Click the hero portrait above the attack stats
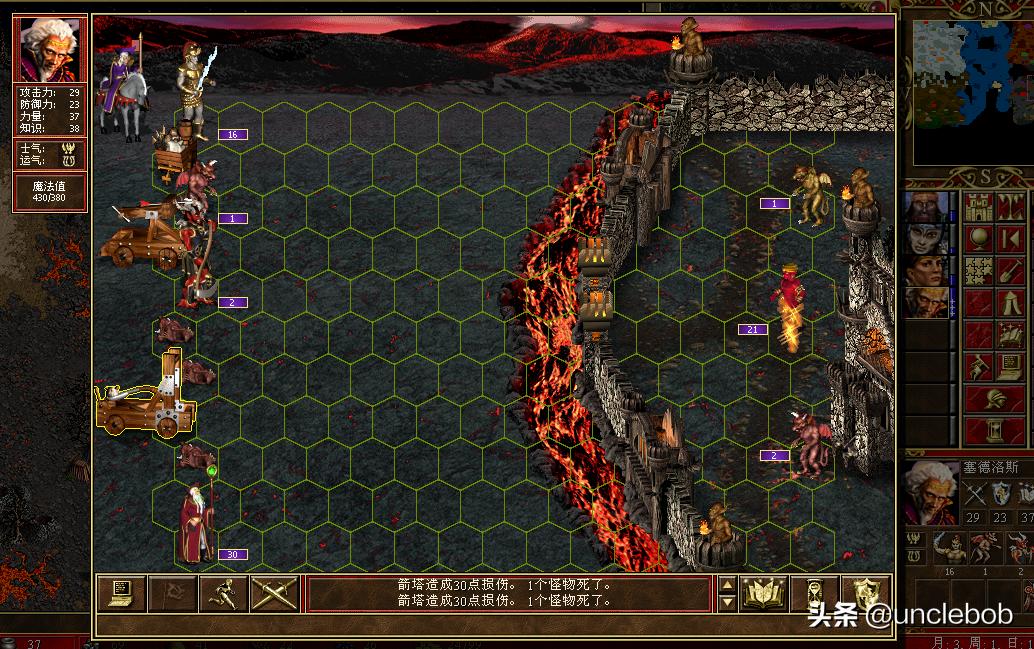1034x649 pixels. coord(50,49)
